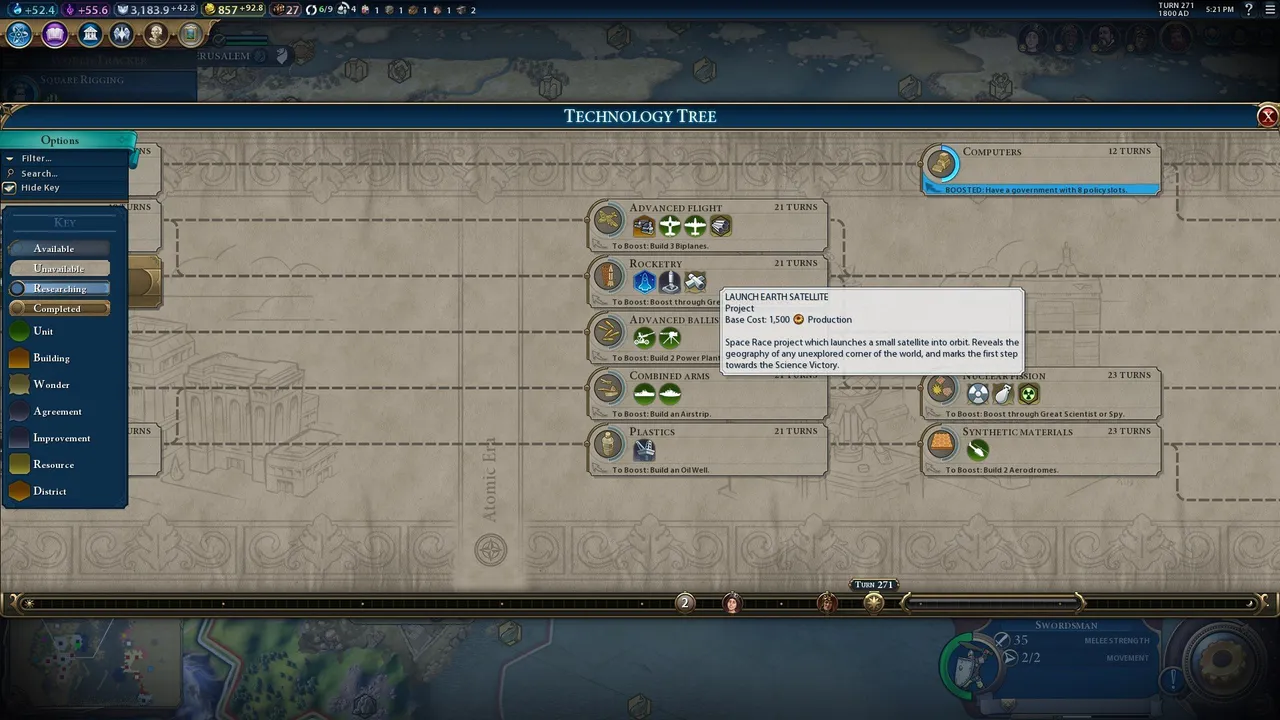This screenshot has height=720, width=1280.
Task: Toggle the Hide Key checkbox
Action: [10, 188]
